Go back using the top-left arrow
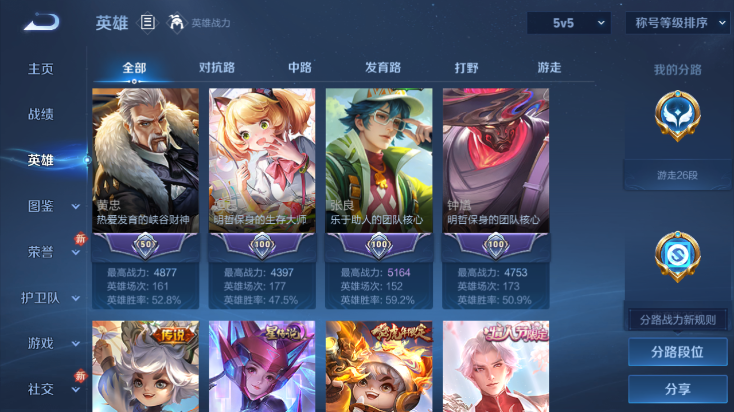Image resolution: width=734 pixels, height=412 pixels. [41, 22]
